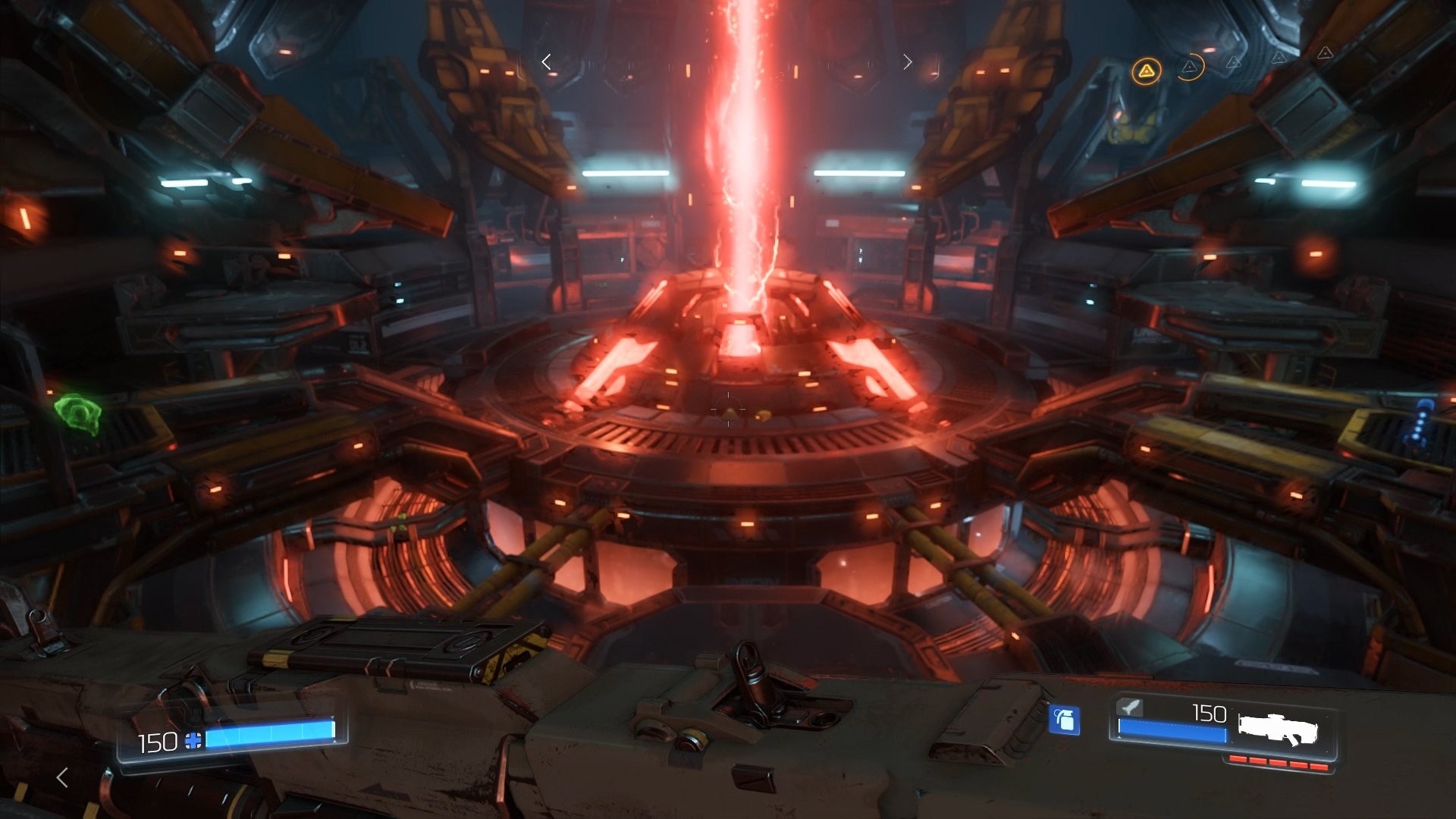Click the left weapon-switch chevron
The height and width of the screenshot is (819, 1456).
coord(546,62)
